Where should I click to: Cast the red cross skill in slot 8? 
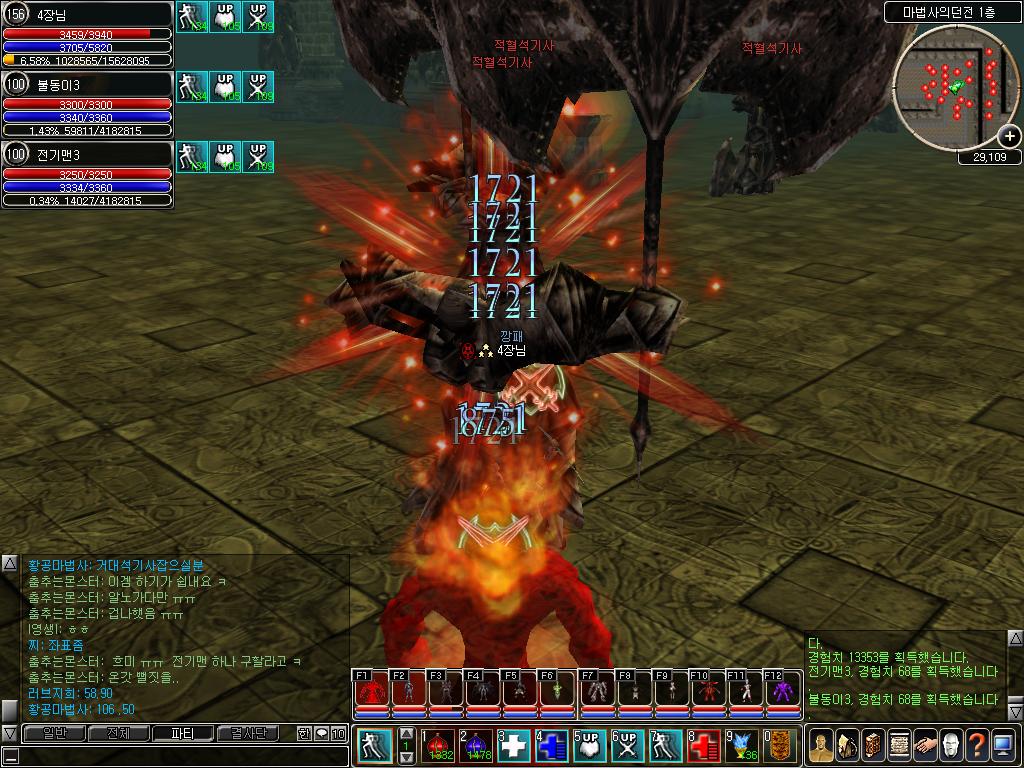[x=703, y=746]
